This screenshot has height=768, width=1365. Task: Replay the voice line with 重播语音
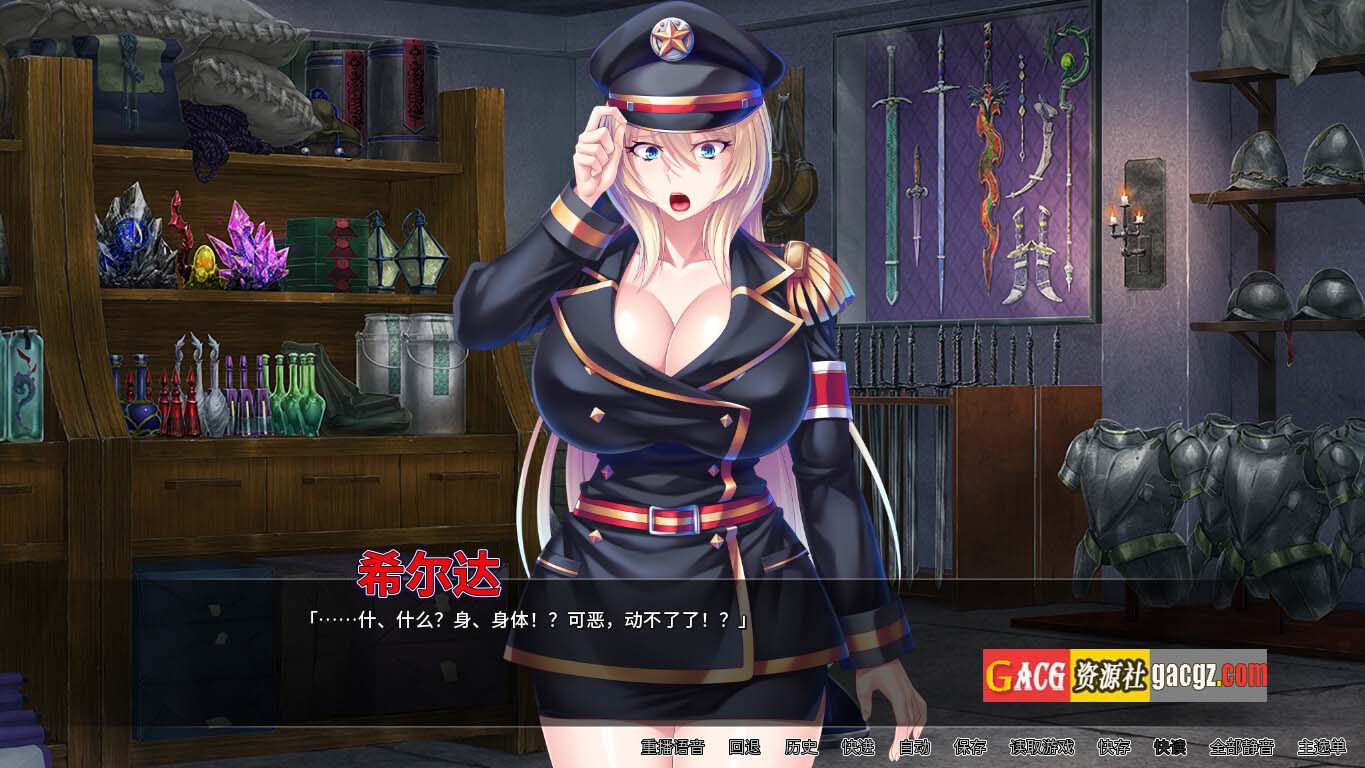tap(672, 747)
